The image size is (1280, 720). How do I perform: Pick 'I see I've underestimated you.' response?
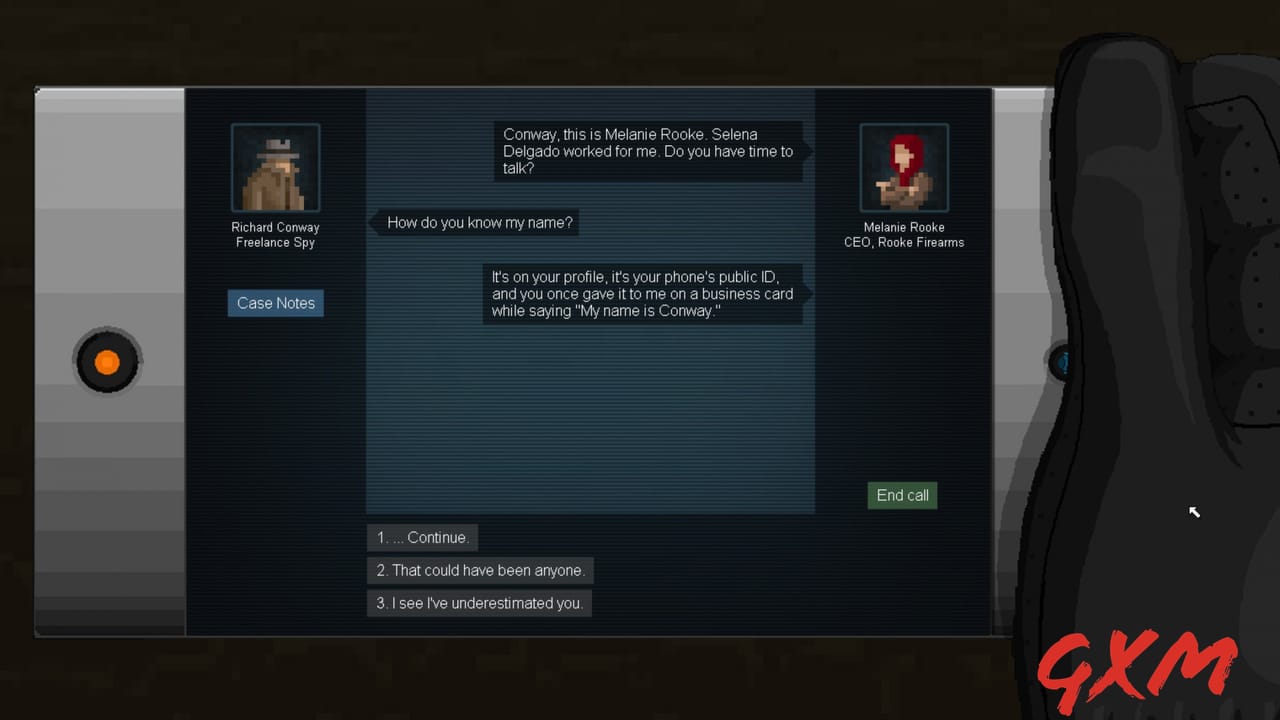pyautogui.click(x=479, y=603)
